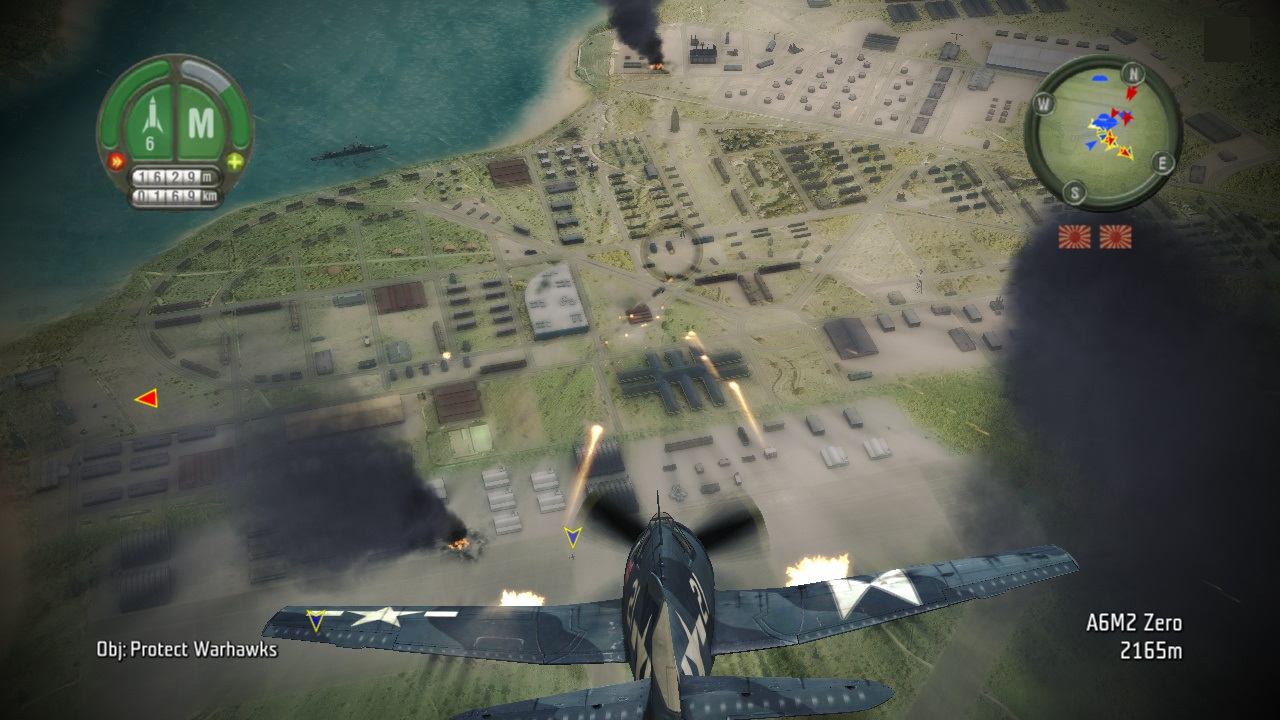Click the E compass marker on radar
The image size is (1280, 720).
point(1162,162)
